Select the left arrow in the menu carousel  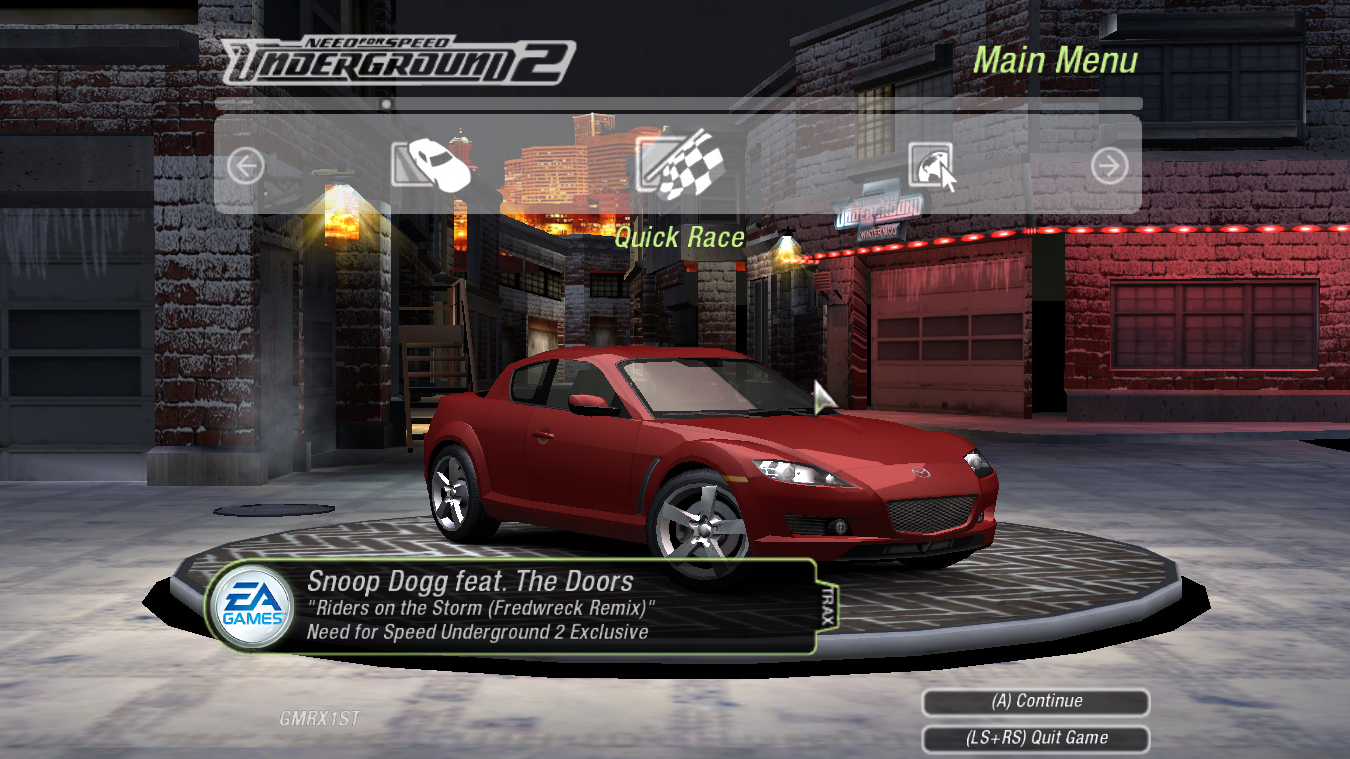tap(246, 165)
